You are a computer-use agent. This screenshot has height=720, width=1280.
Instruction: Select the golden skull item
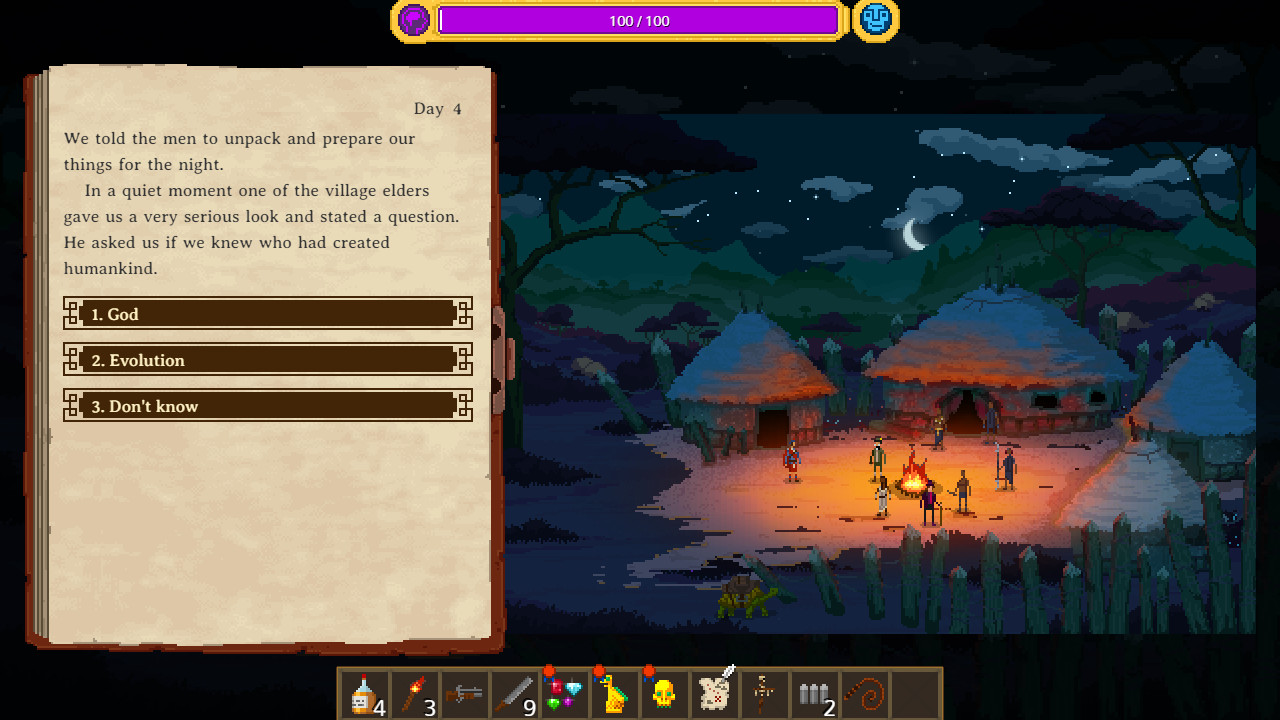point(665,692)
